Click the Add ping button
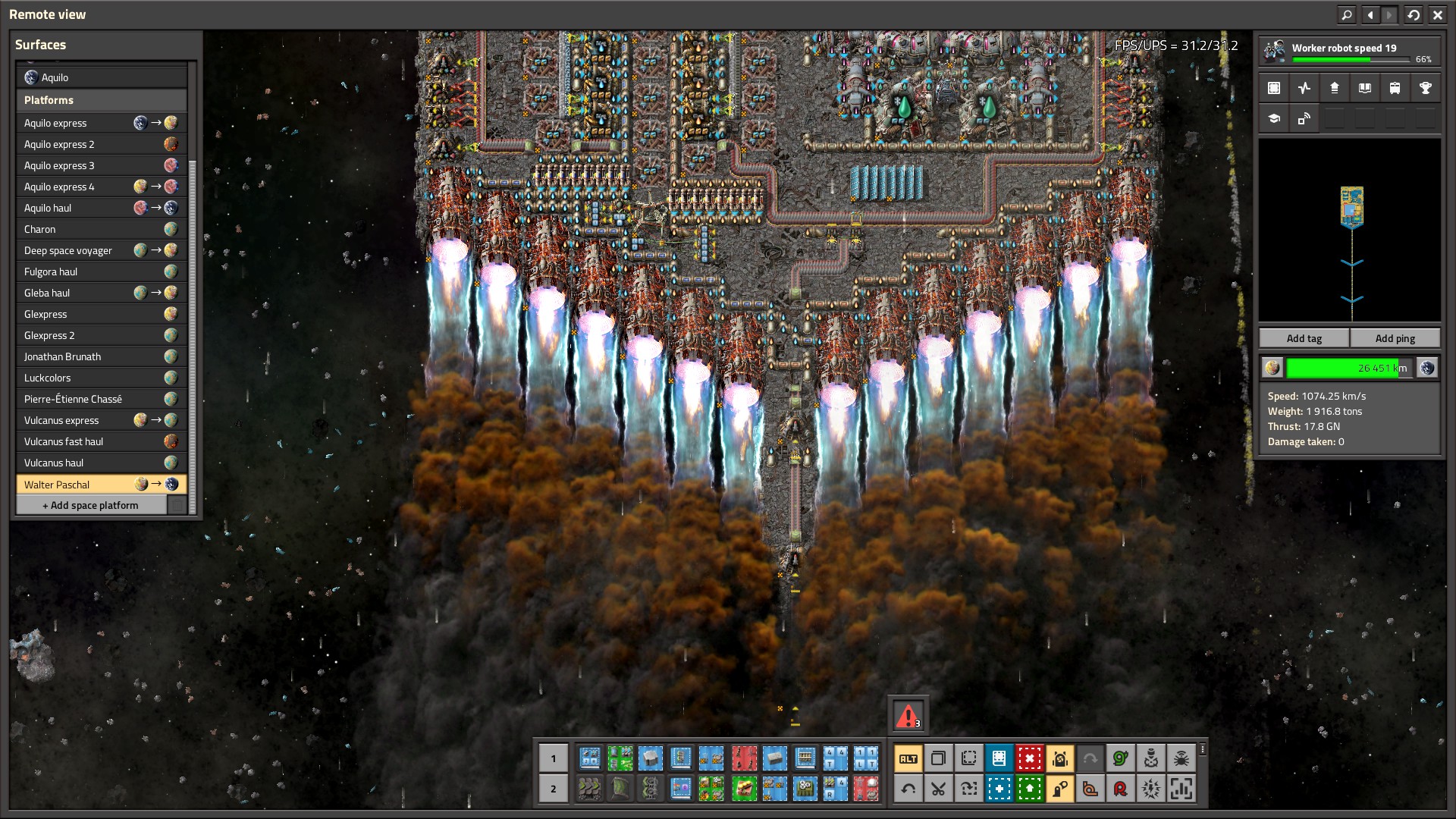Image resolution: width=1456 pixels, height=819 pixels. (x=1395, y=338)
